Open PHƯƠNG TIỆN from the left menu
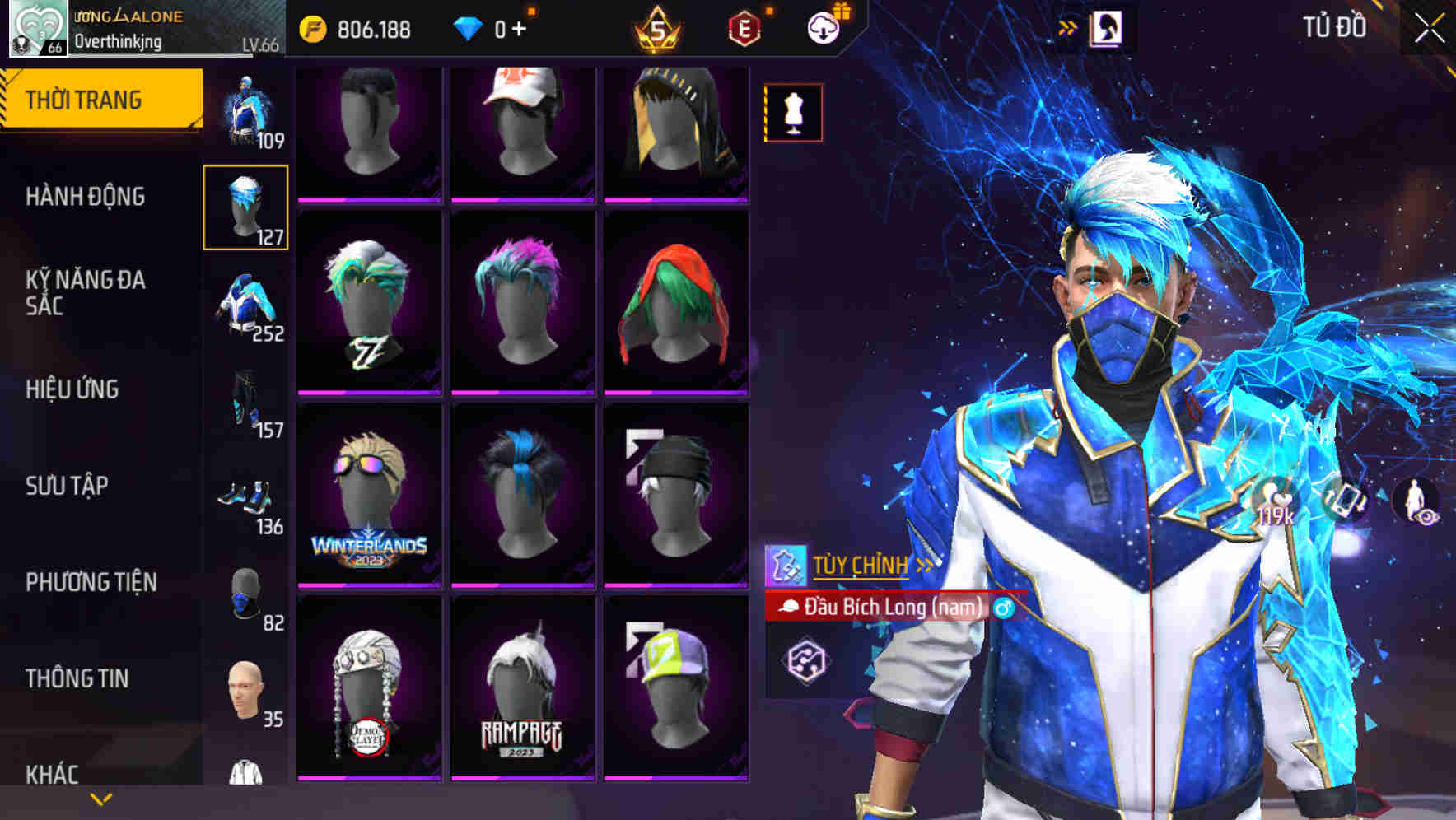 (91, 581)
